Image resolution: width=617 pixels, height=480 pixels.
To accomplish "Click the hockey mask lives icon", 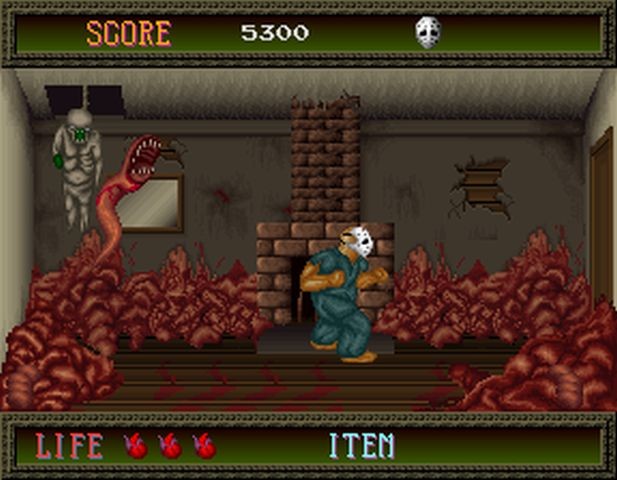I will click(x=427, y=33).
